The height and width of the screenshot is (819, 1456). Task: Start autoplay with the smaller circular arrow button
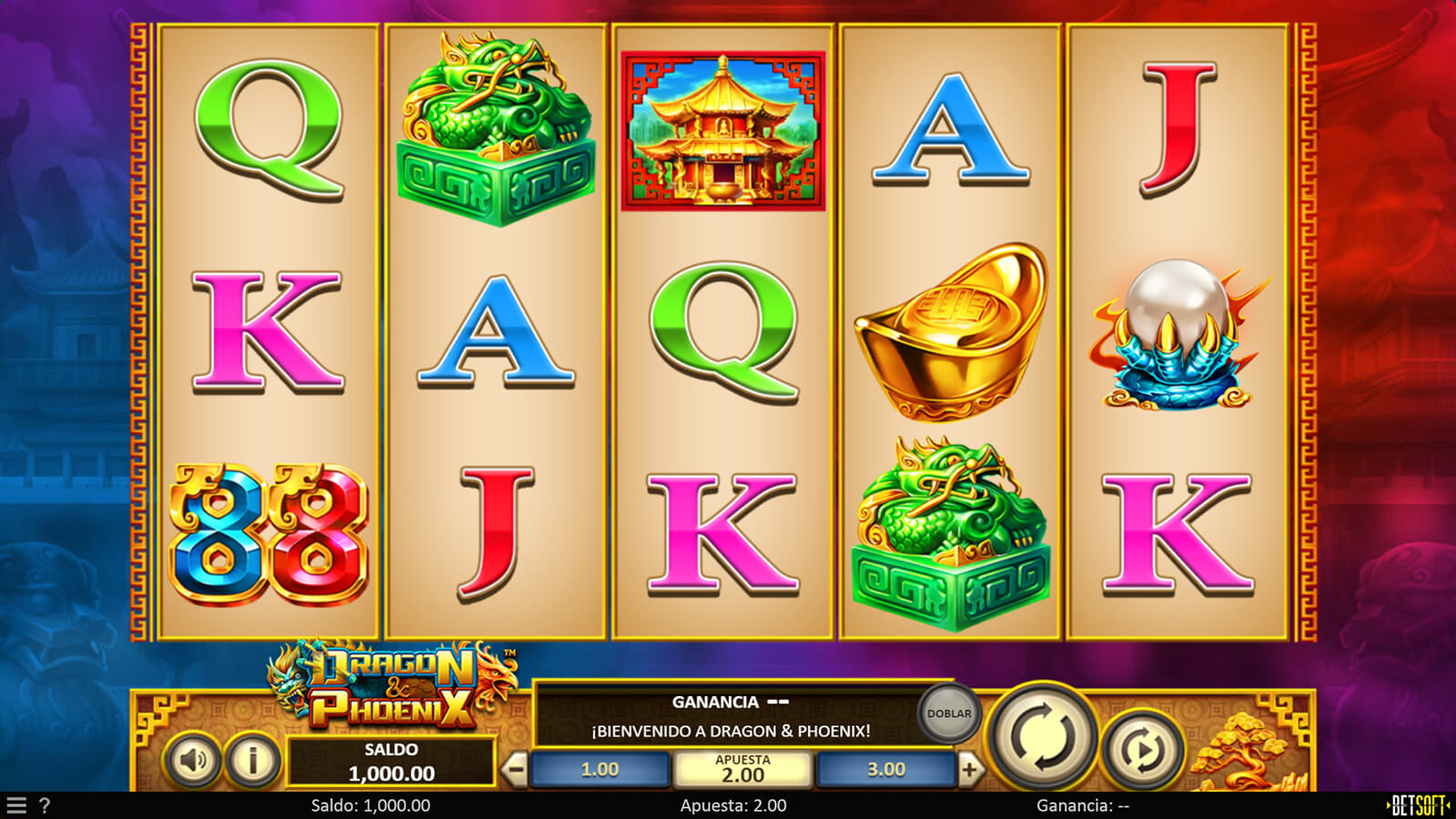1142,751
